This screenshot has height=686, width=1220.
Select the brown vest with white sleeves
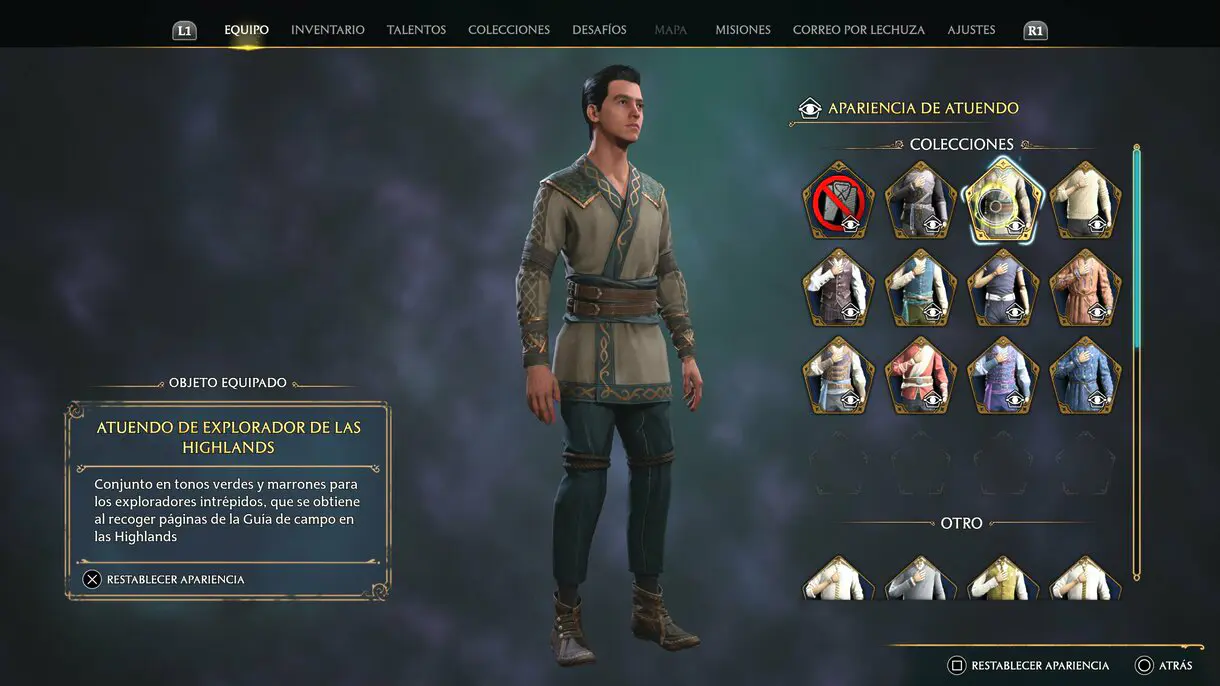pos(838,288)
